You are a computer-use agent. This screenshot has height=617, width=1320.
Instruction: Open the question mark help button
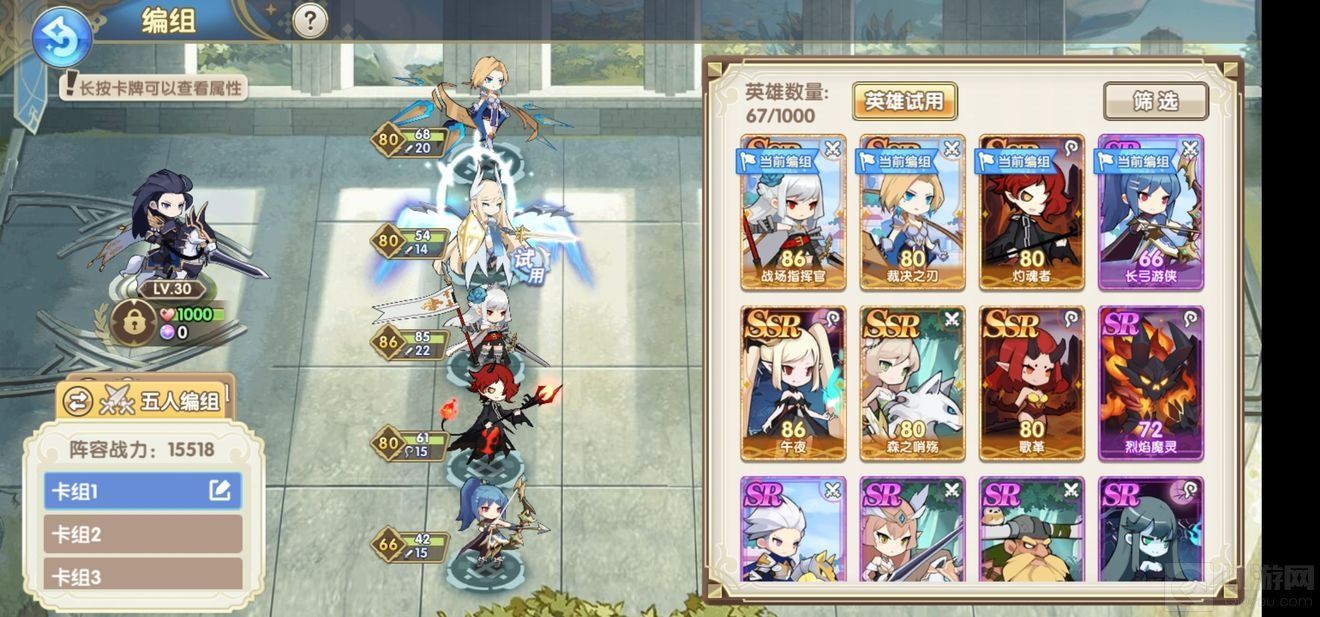(310, 20)
